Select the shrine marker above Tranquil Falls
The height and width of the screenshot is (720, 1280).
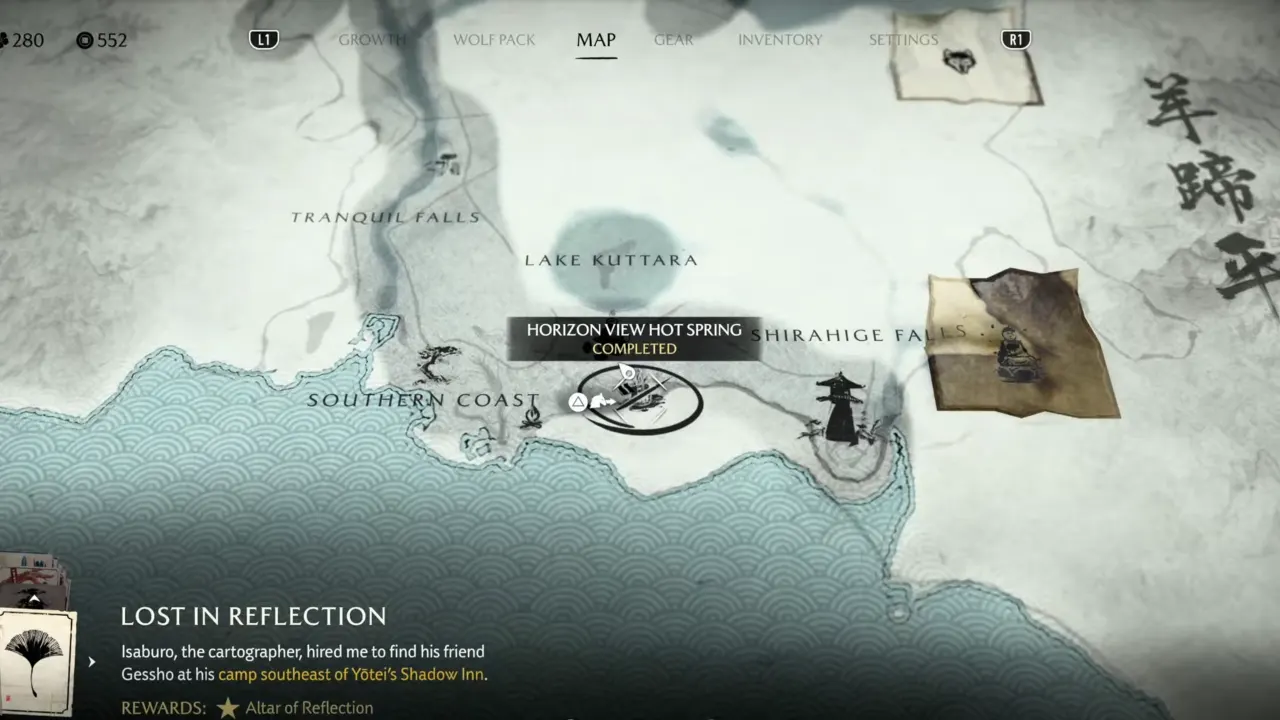pos(445,163)
